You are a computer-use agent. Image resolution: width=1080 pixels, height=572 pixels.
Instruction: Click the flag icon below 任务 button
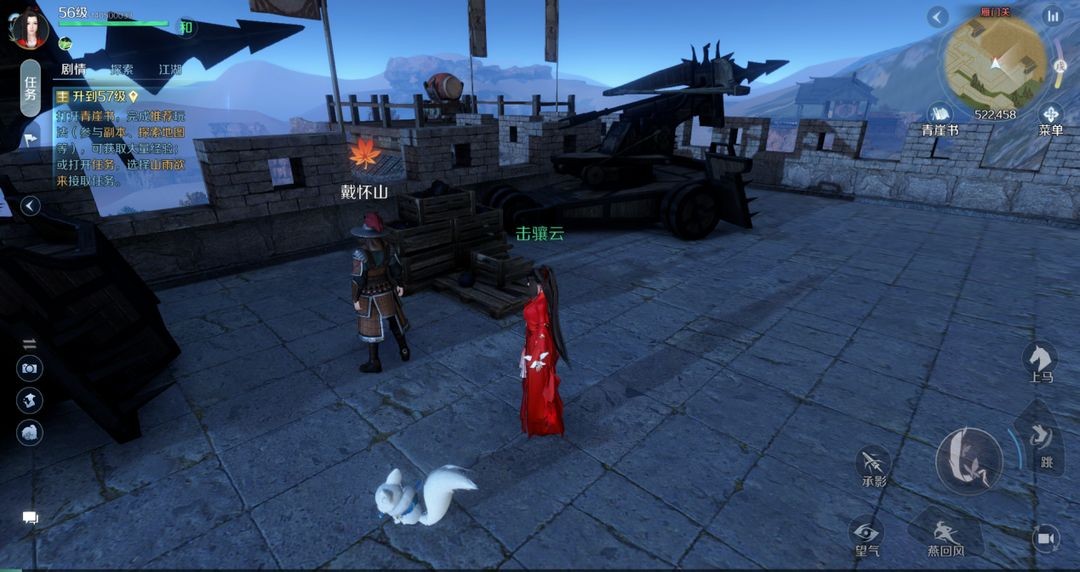point(29,139)
